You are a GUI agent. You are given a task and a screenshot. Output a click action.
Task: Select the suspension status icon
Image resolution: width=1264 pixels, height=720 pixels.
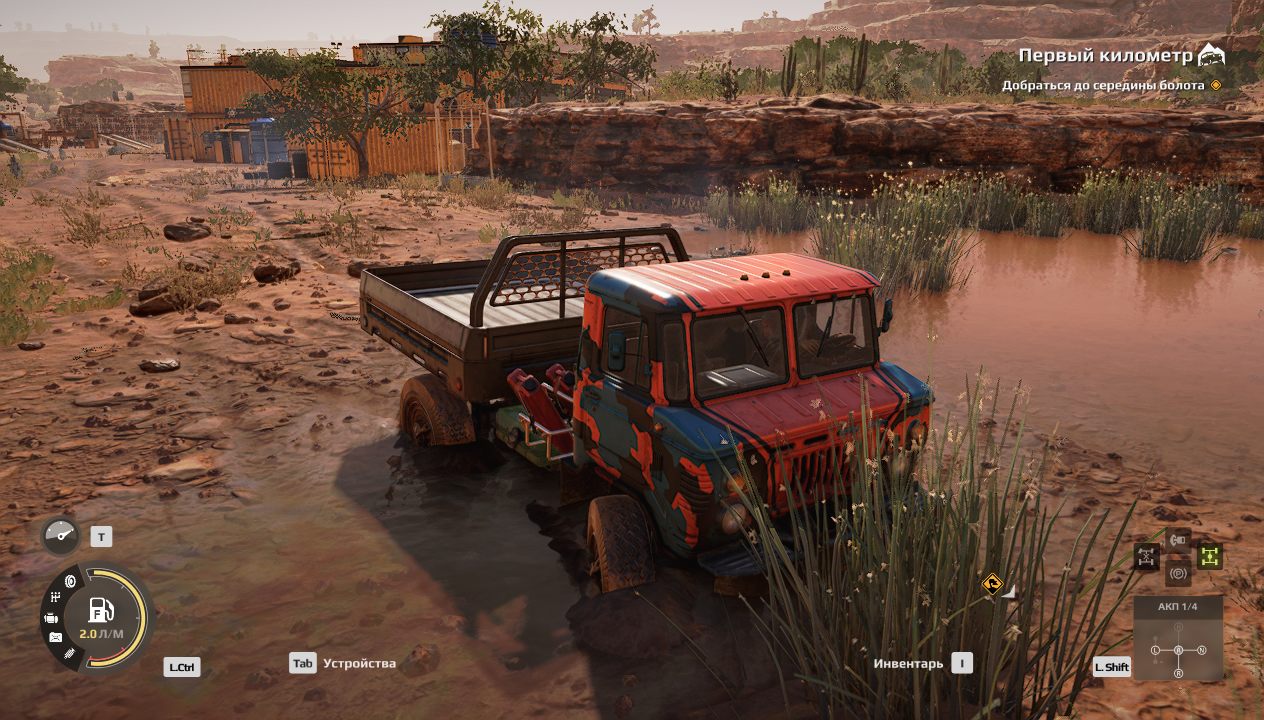pyautogui.click(x=70, y=654)
